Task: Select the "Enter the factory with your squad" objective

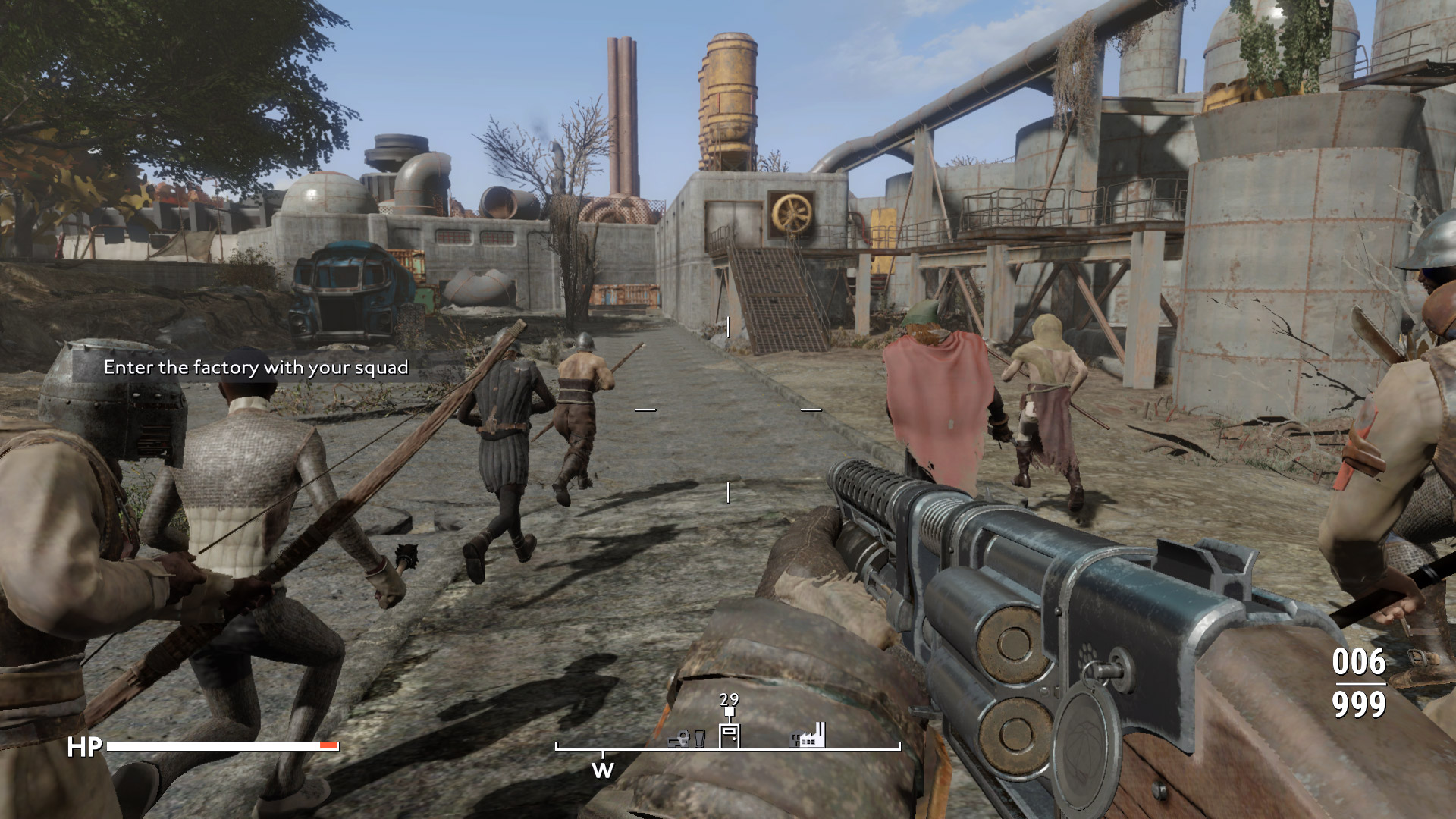Action: [256, 368]
